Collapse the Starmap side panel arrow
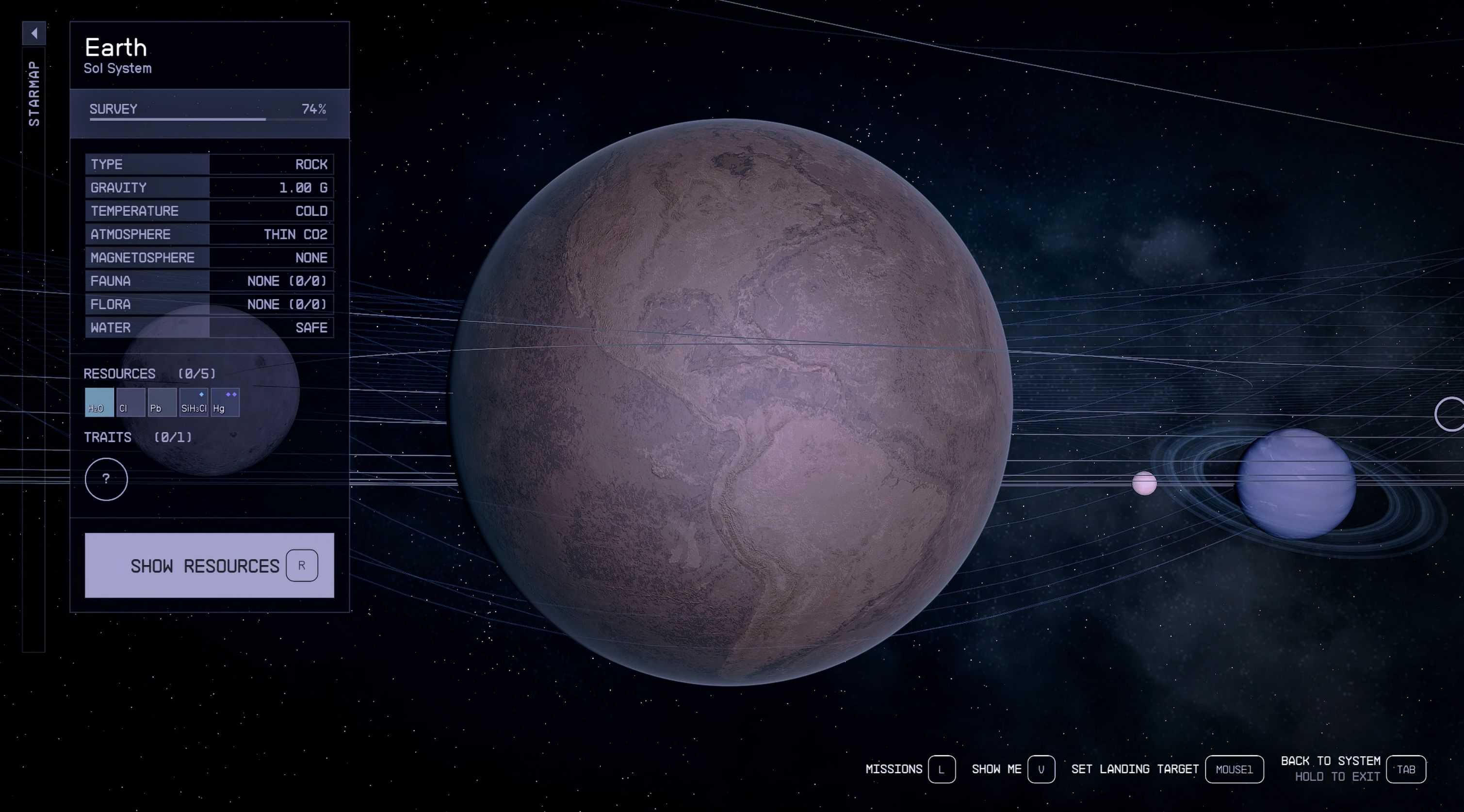Screen dimensions: 1464x812 (x=34, y=33)
